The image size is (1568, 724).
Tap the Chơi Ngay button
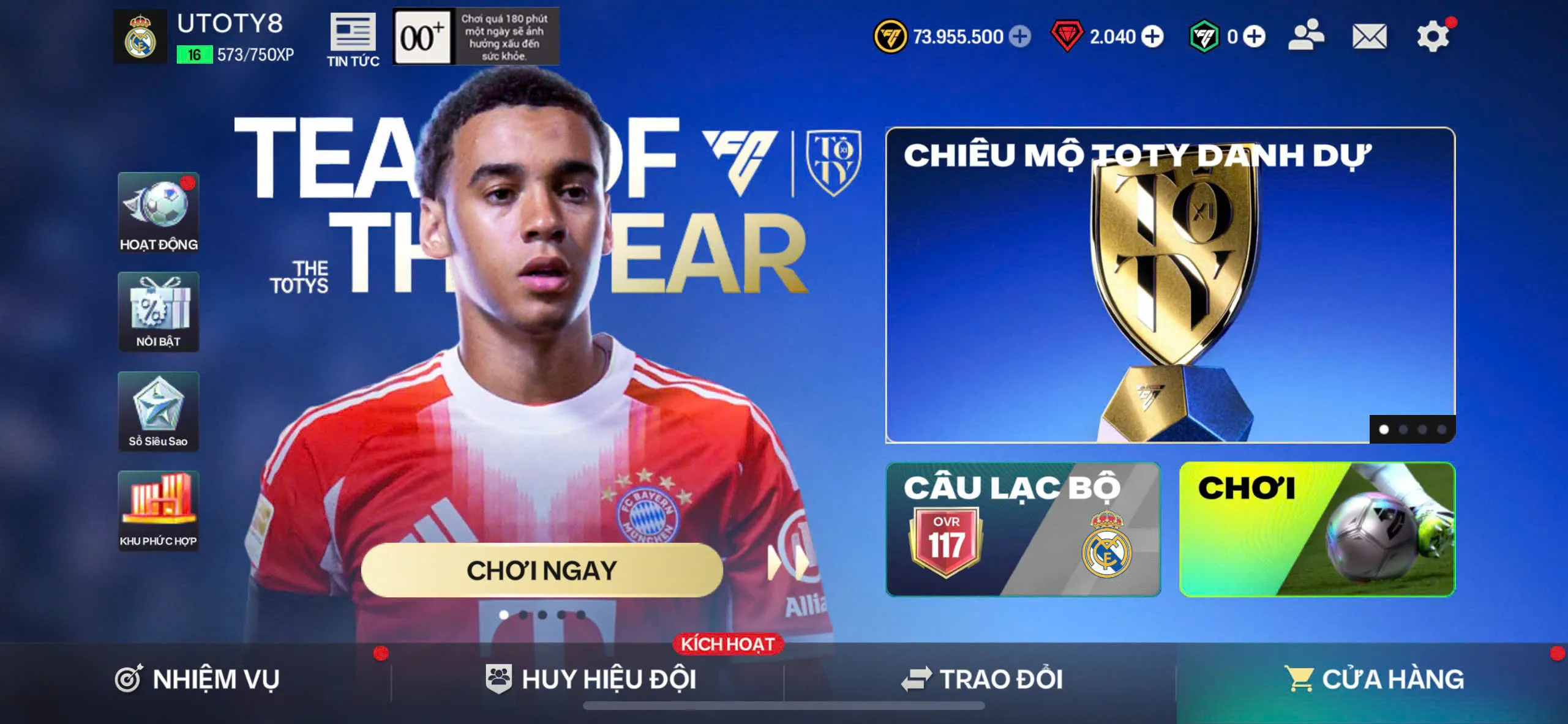(542, 570)
